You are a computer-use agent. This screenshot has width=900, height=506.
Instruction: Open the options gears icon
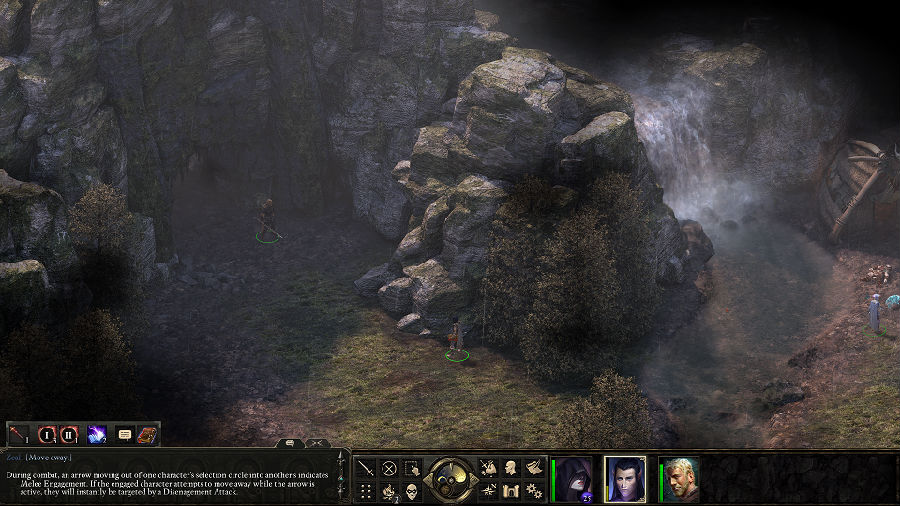point(533,491)
